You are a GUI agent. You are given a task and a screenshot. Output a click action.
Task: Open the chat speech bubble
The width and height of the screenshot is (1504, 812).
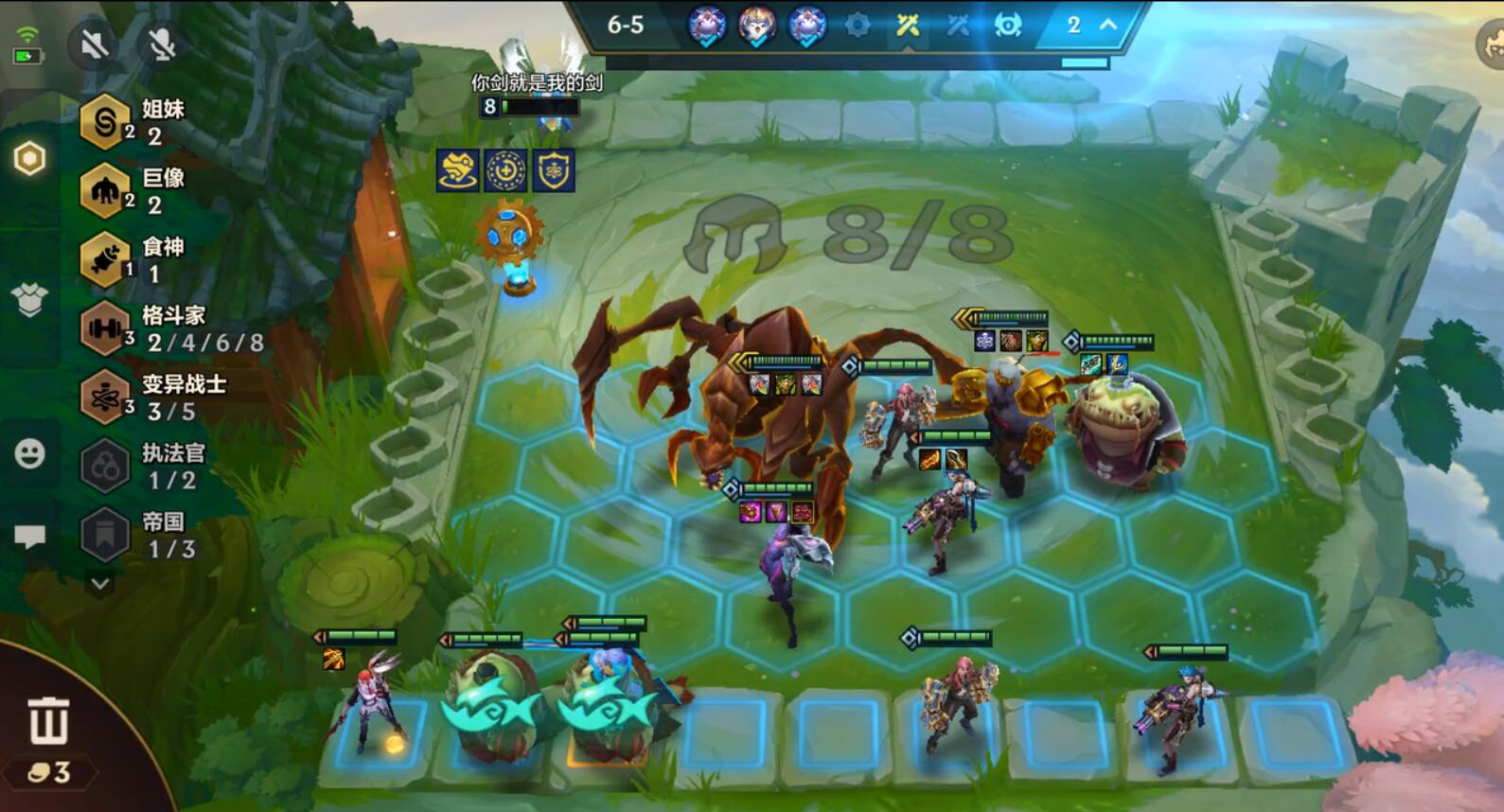[x=30, y=537]
